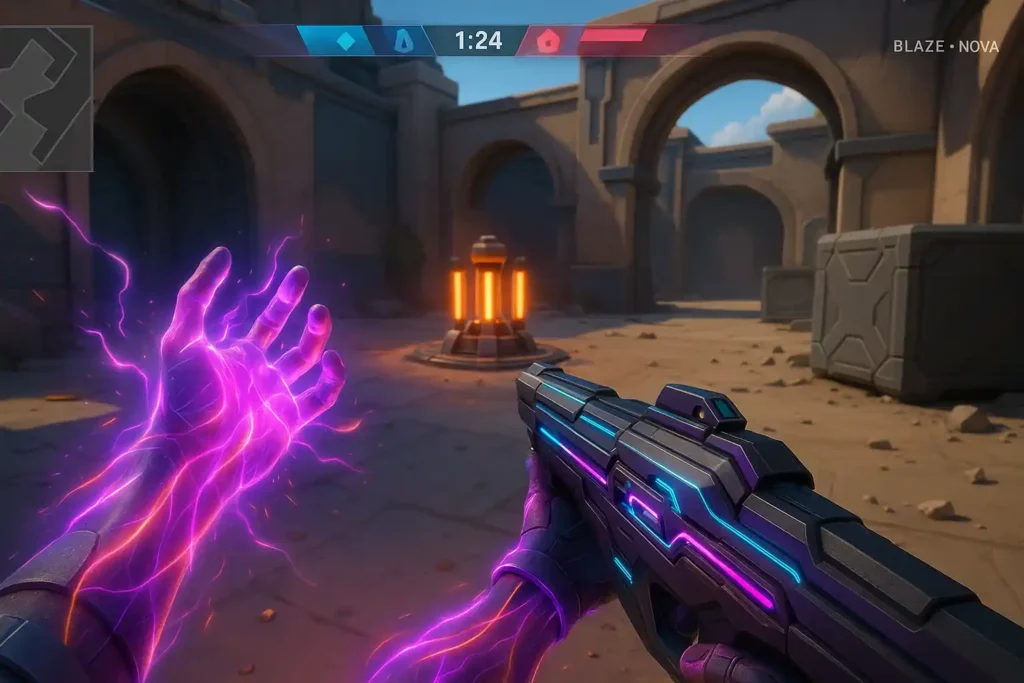The image size is (1024, 683).
Task: Select the red pentagon team icon
Action: coord(547,41)
